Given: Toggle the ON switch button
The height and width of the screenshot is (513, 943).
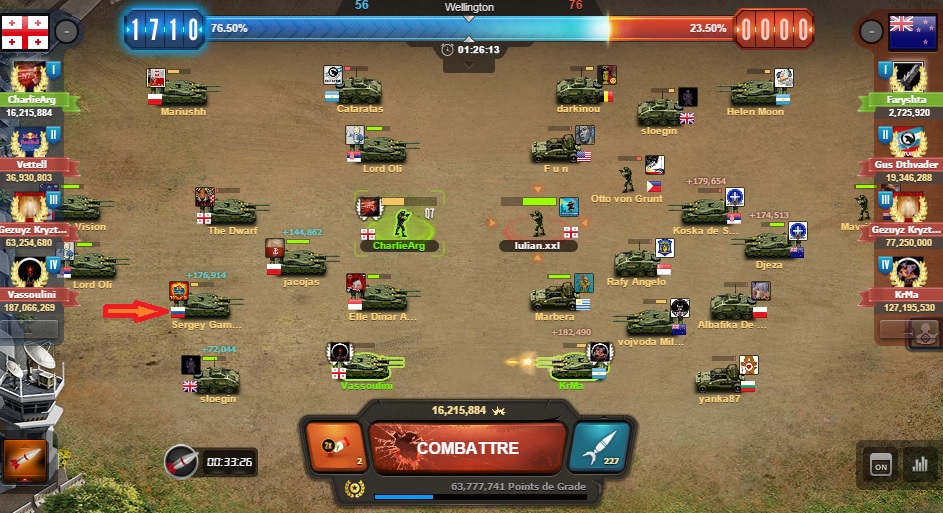Looking at the screenshot, I should 880,464.
